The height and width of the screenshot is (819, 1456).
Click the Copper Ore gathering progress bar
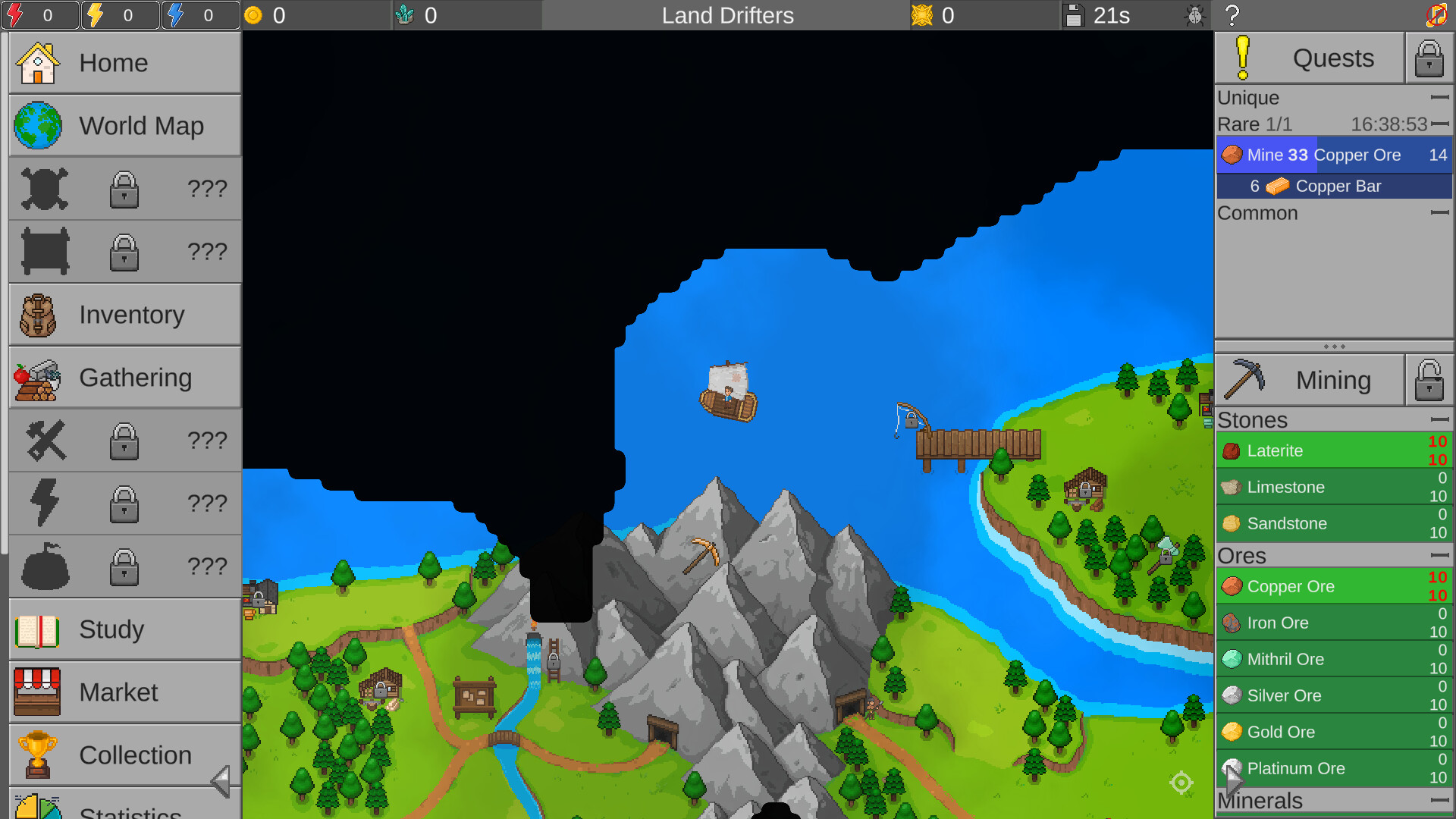pos(1334,585)
